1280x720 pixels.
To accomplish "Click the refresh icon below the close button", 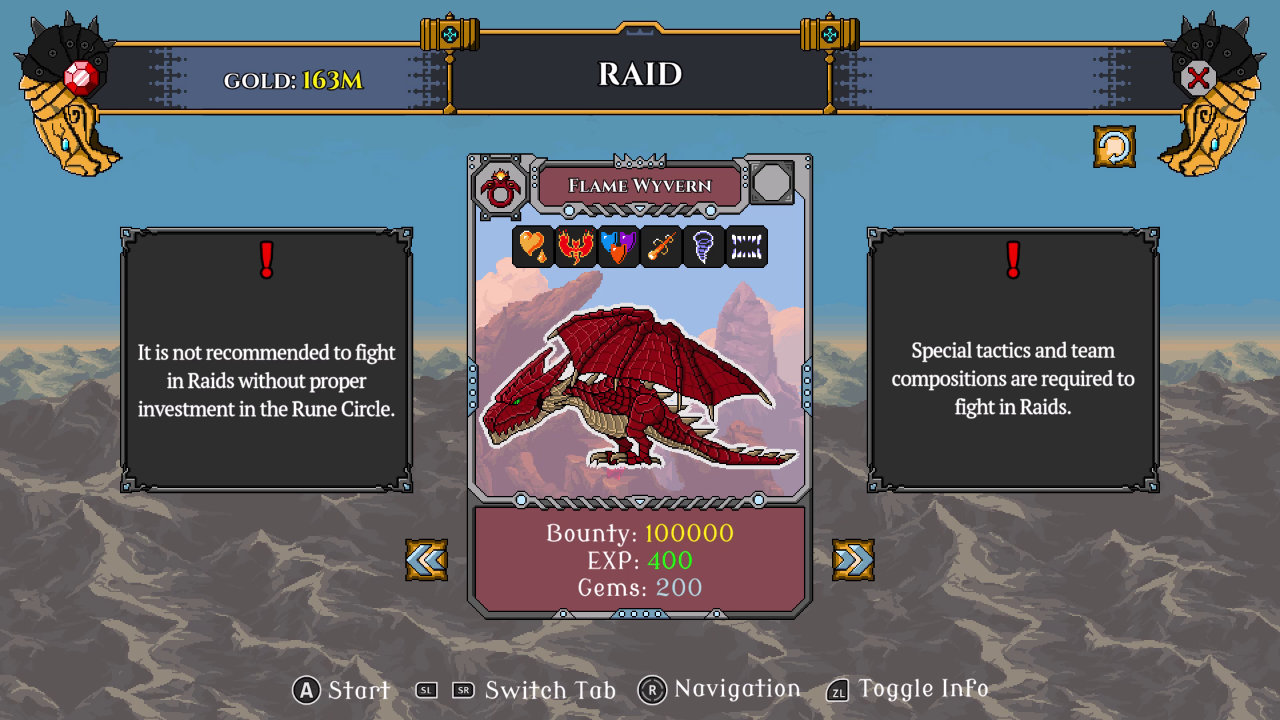I will tap(1113, 146).
